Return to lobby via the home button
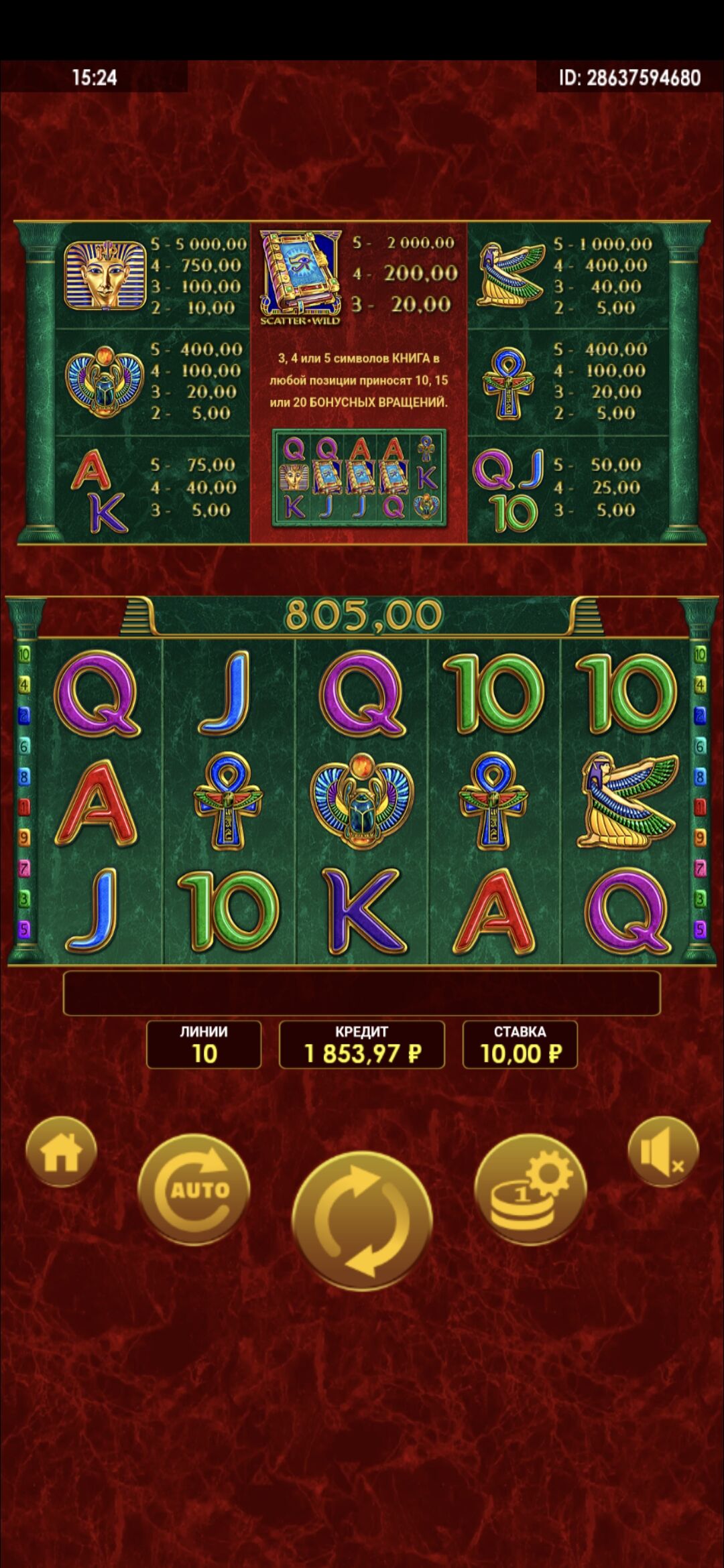This screenshot has width=724, height=1568. click(x=61, y=1152)
